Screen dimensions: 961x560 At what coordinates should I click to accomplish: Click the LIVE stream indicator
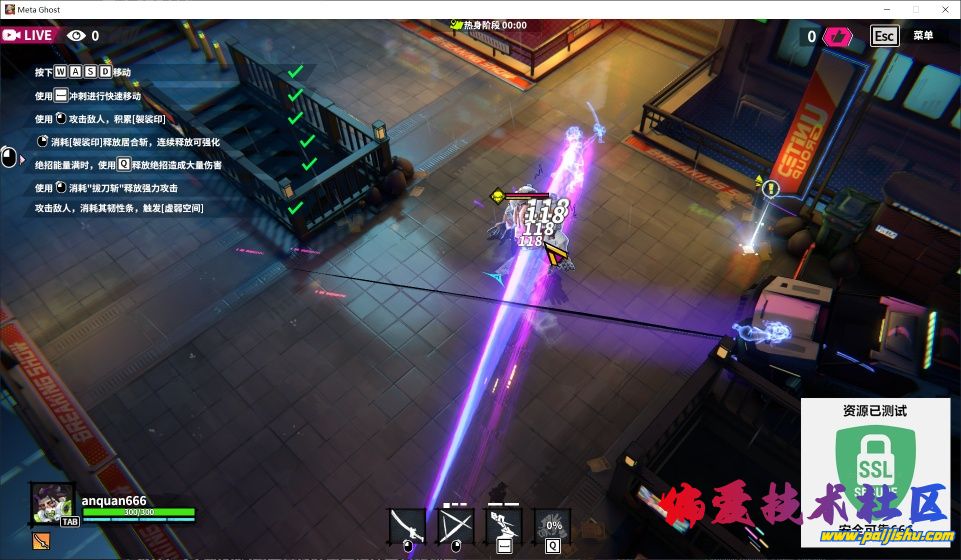pyautogui.click(x=28, y=35)
